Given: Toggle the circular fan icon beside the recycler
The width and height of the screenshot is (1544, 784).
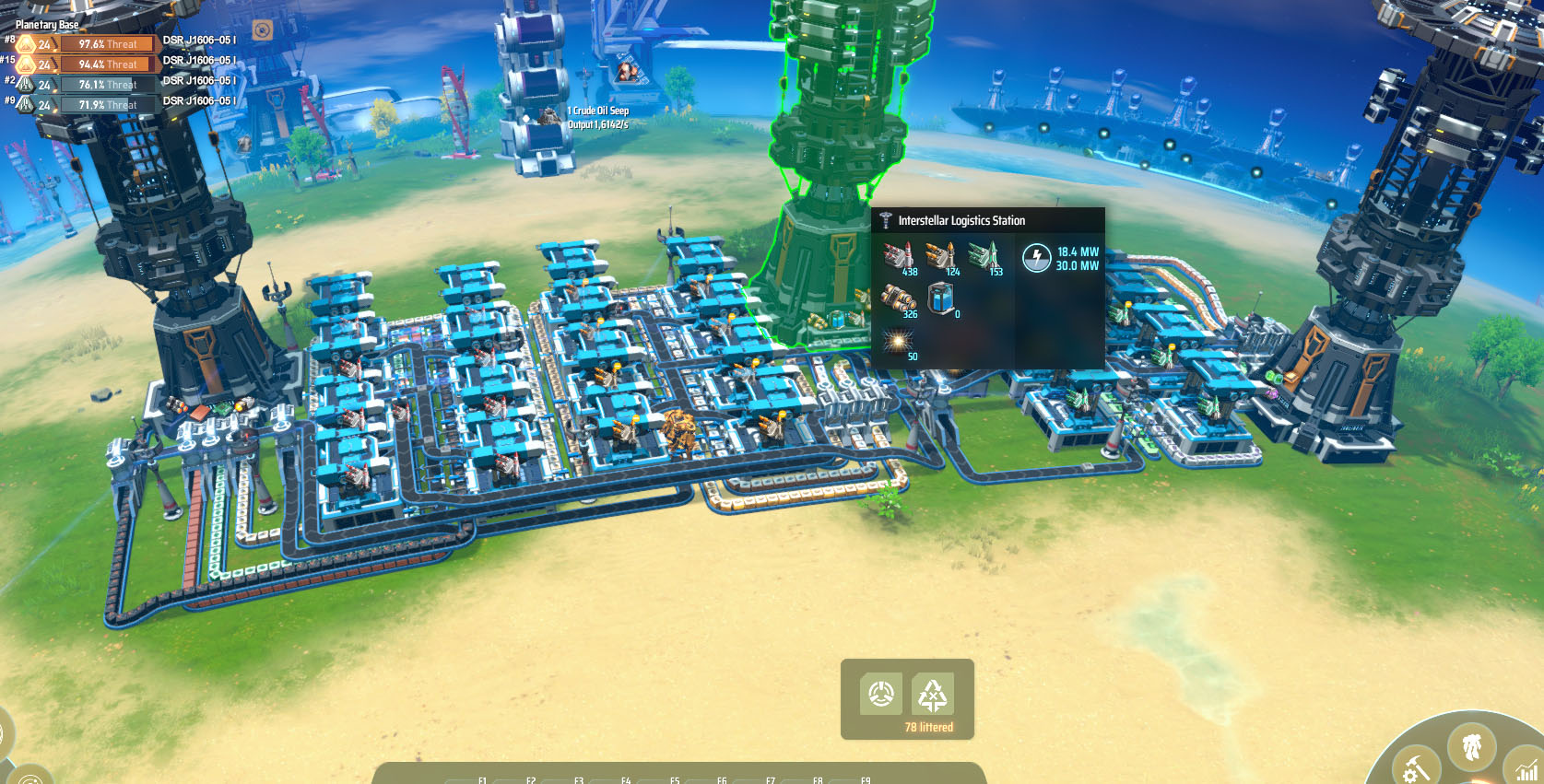Looking at the screenshot, I should (x=882, y=694).
